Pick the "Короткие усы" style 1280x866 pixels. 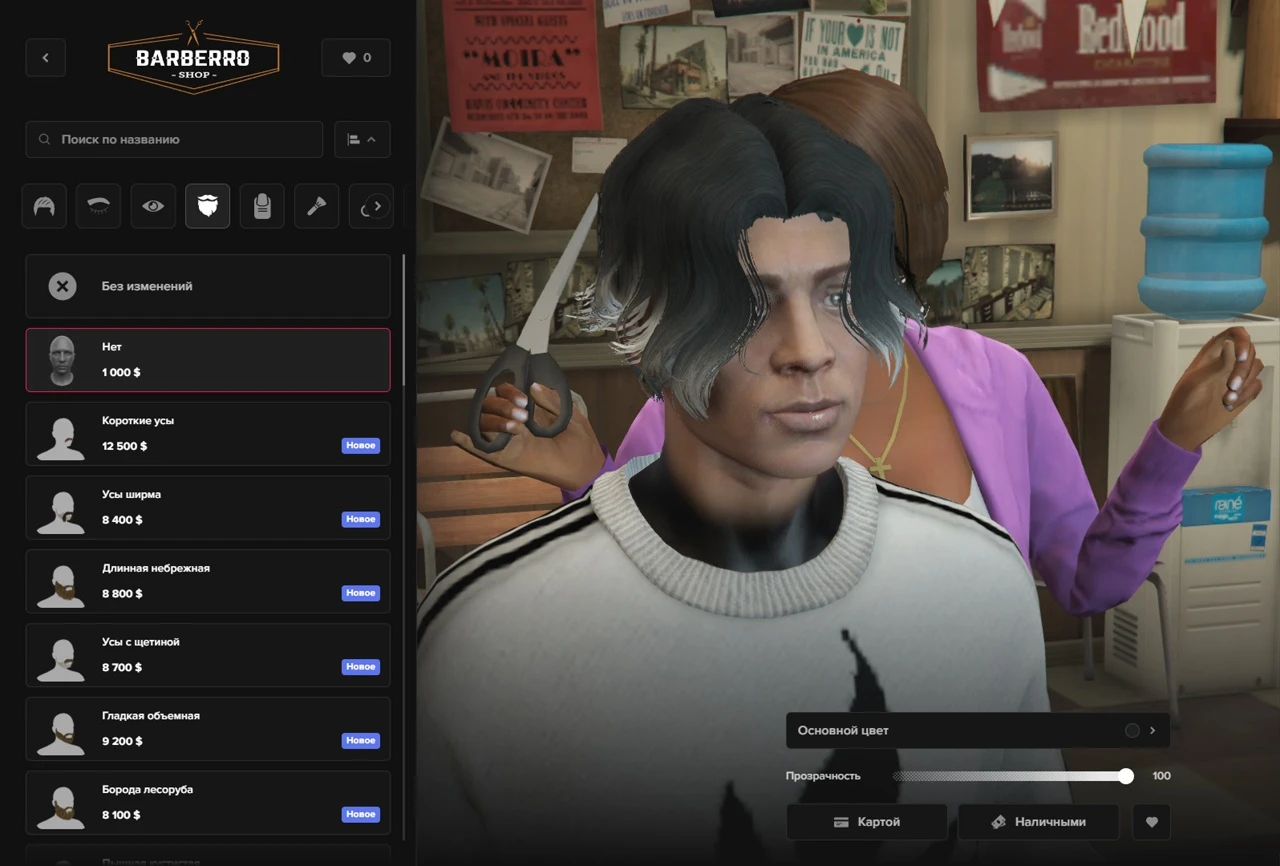(x=208, y=434)
